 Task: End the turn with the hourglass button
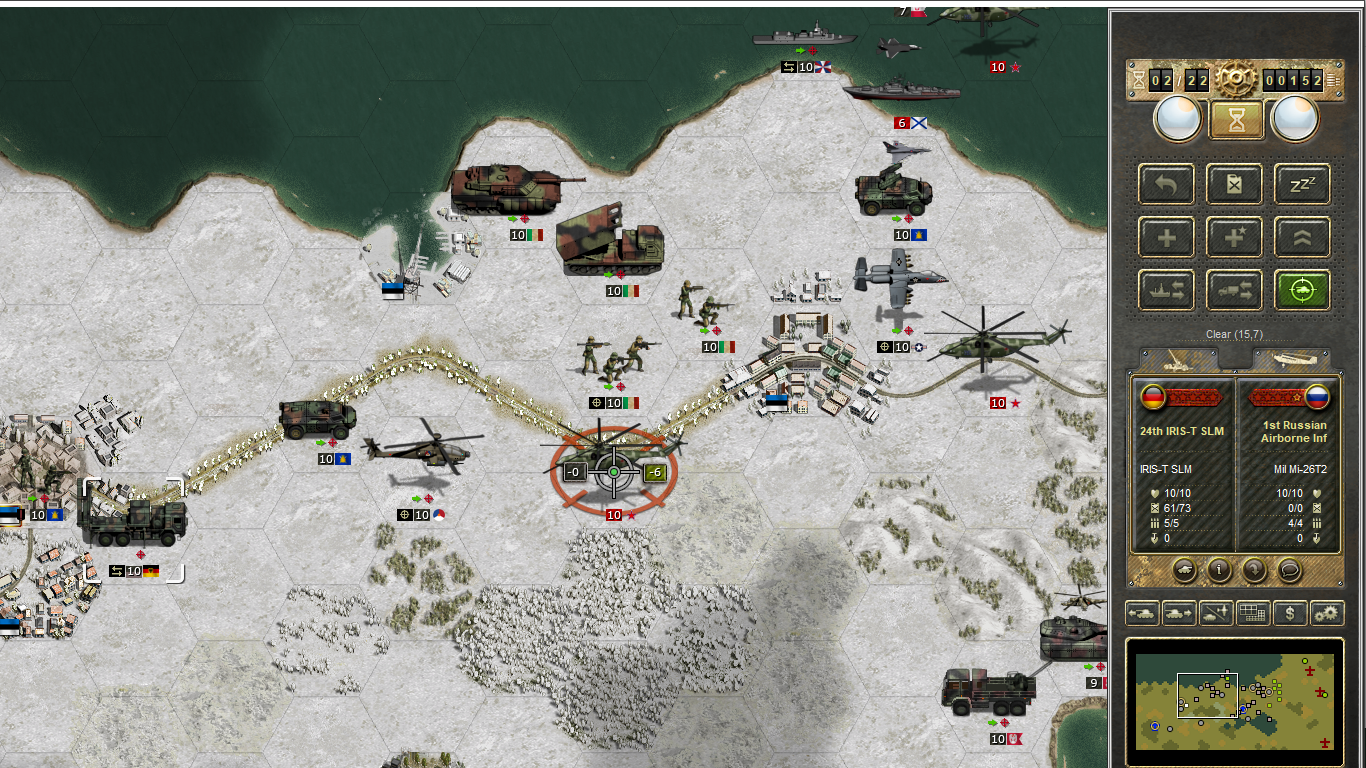pos(1236,120)
